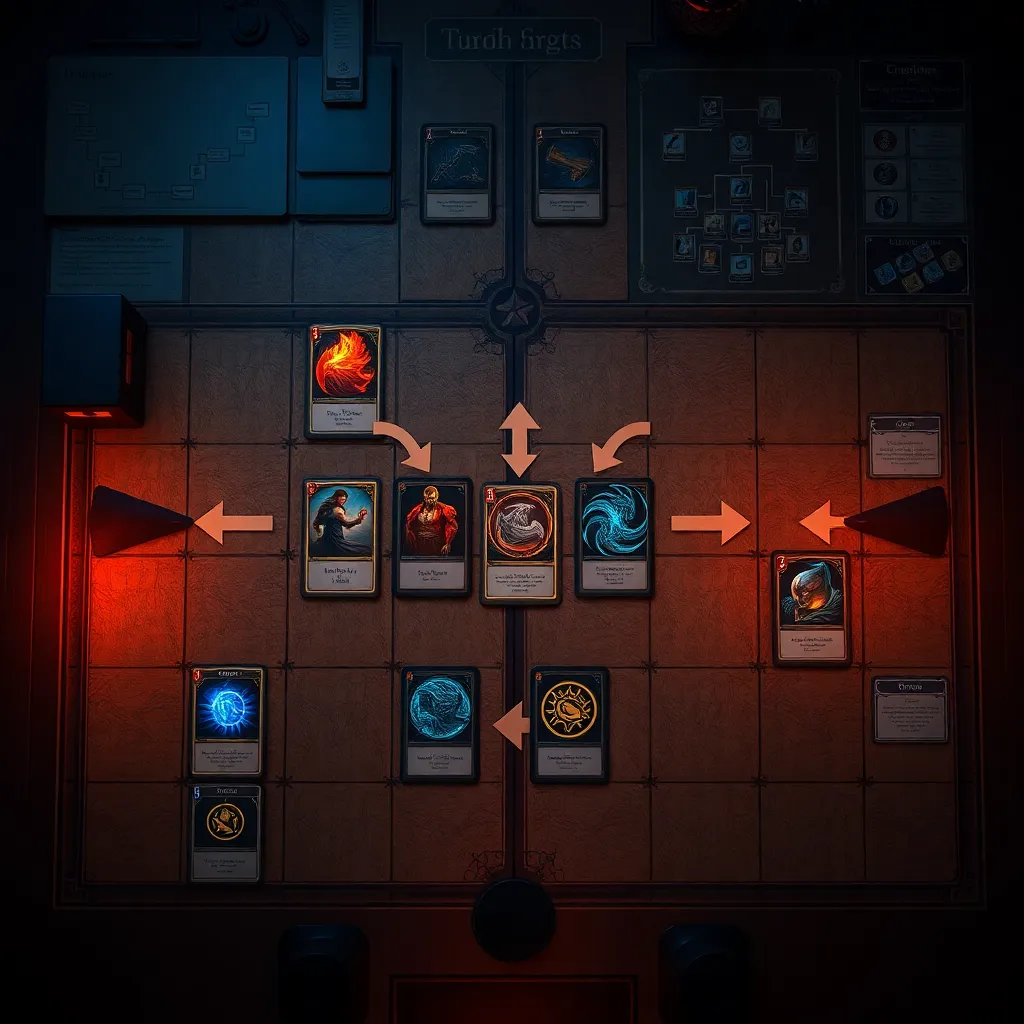Choose the blue swirling vortex card
Screen dimensions: 1024x1024
point(614,536)
